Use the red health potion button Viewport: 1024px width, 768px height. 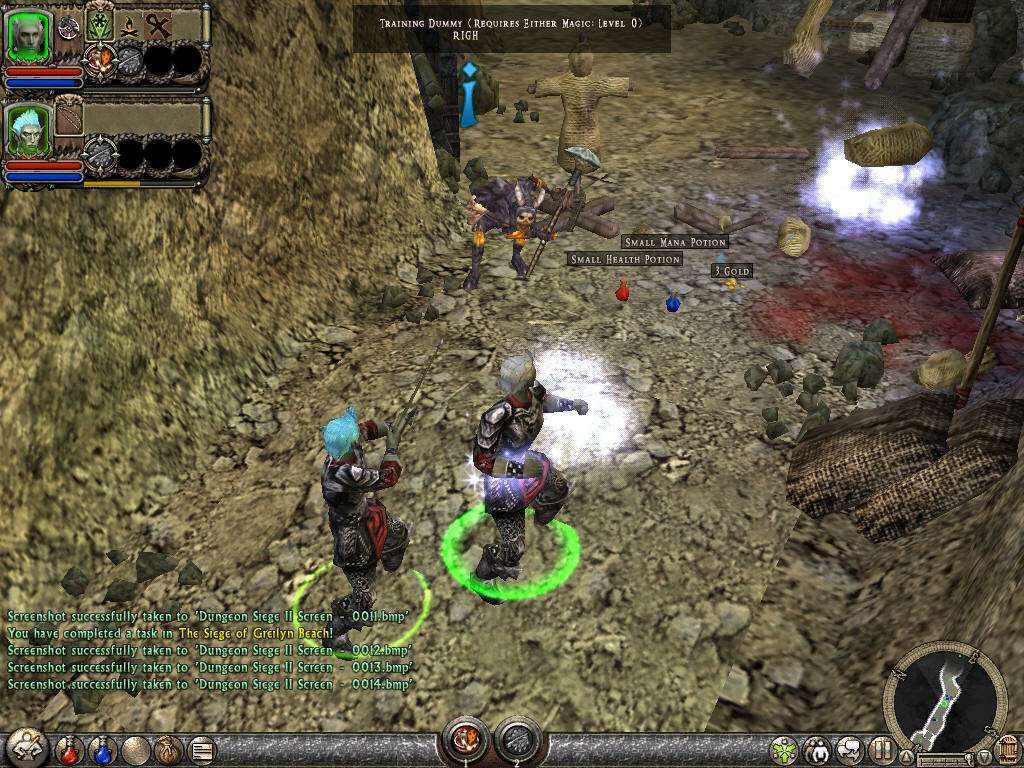(70, 748)
